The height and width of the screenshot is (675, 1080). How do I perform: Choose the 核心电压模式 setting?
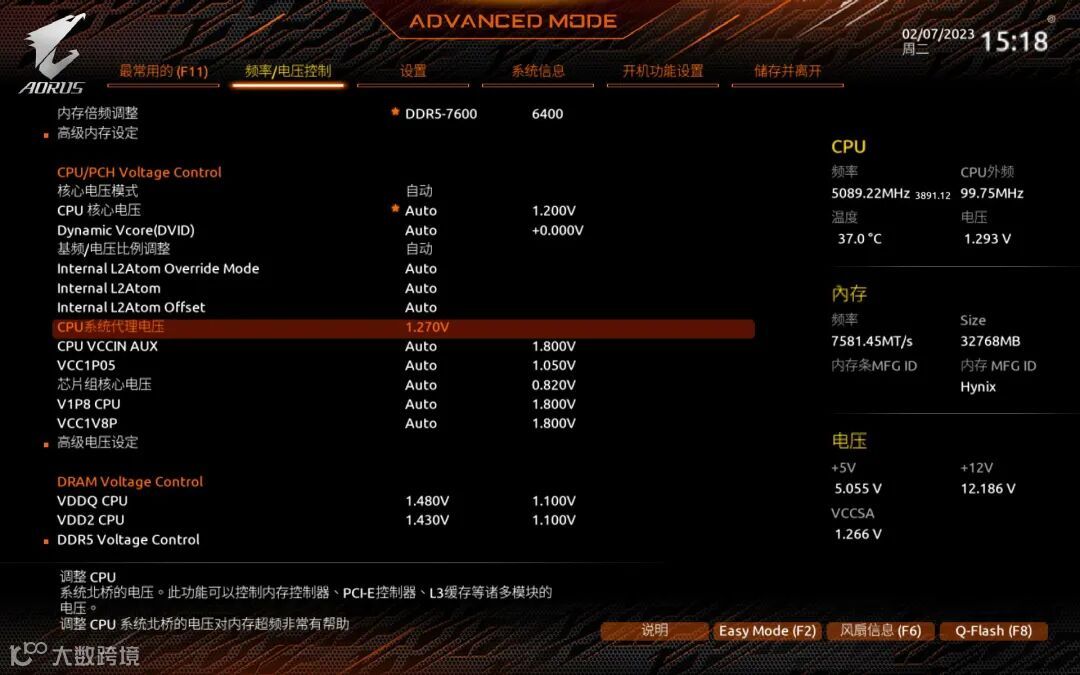tap(97, 191)
